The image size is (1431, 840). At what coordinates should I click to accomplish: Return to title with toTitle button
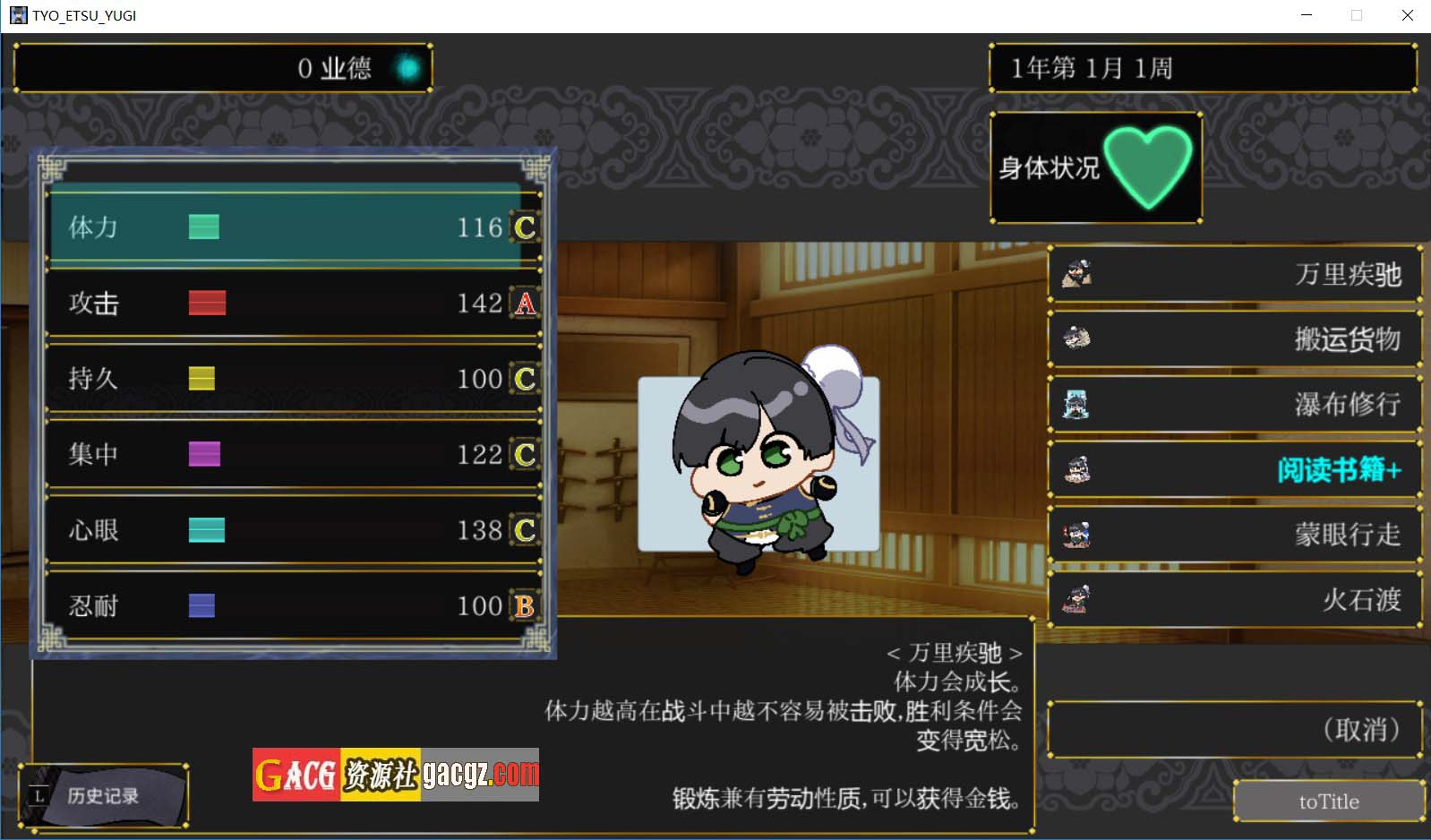pyautogui.click(x=1328, y=801)
